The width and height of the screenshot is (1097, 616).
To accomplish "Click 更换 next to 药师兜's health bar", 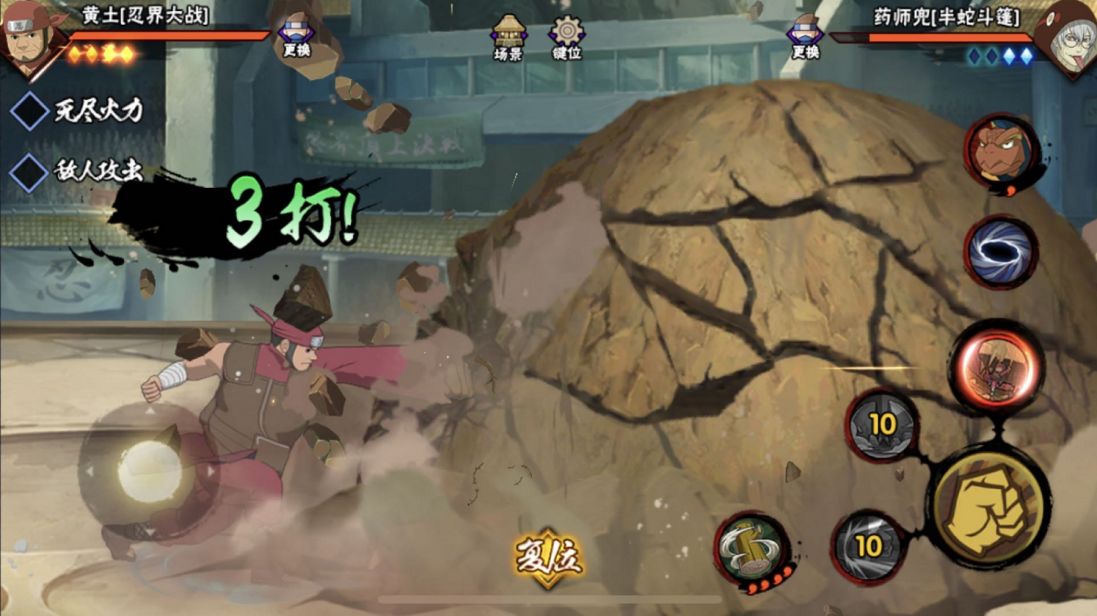I will pyautogui.click(x=805, y=38).
